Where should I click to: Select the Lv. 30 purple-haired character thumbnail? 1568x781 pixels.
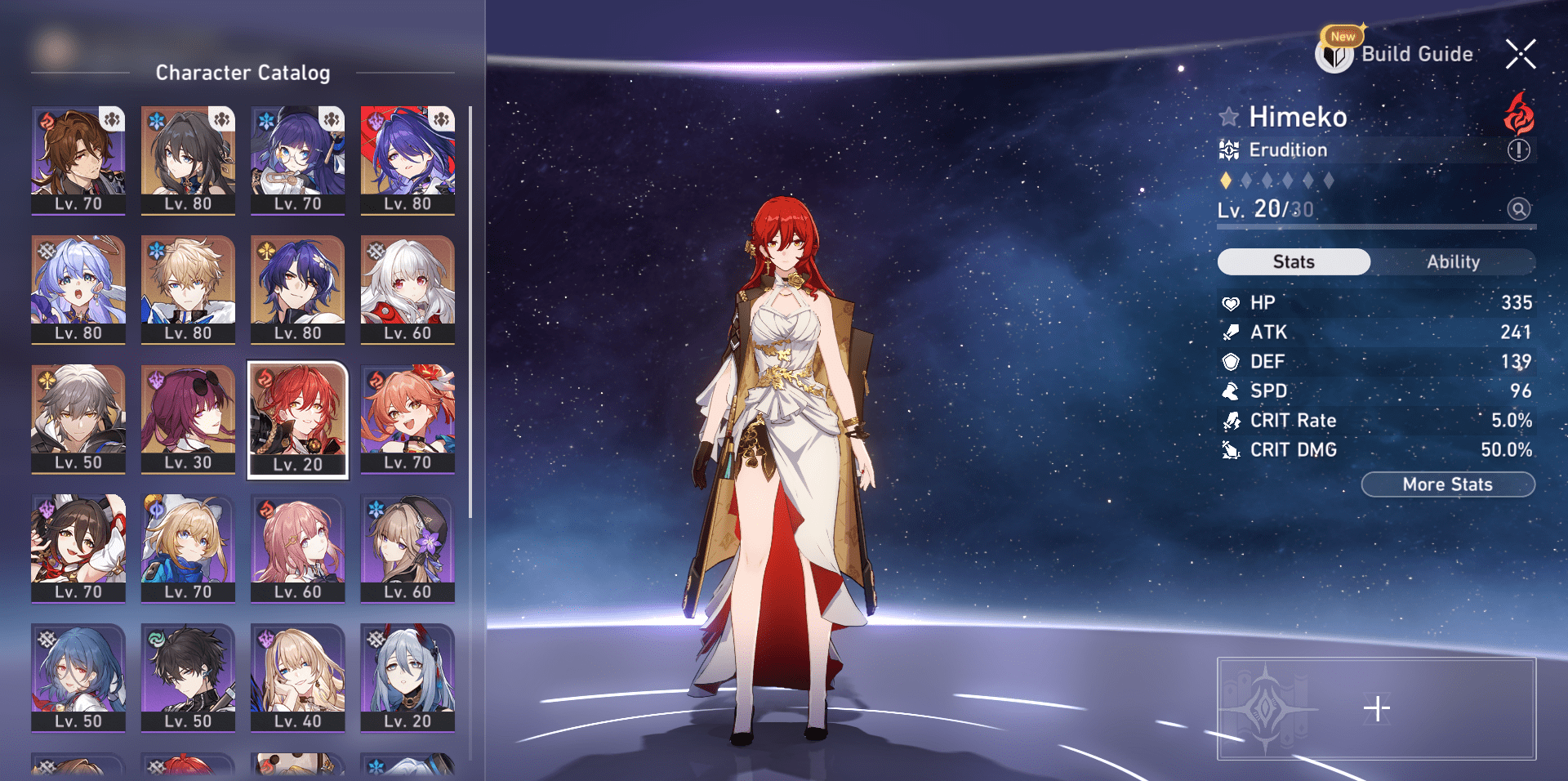coord(187,419)
